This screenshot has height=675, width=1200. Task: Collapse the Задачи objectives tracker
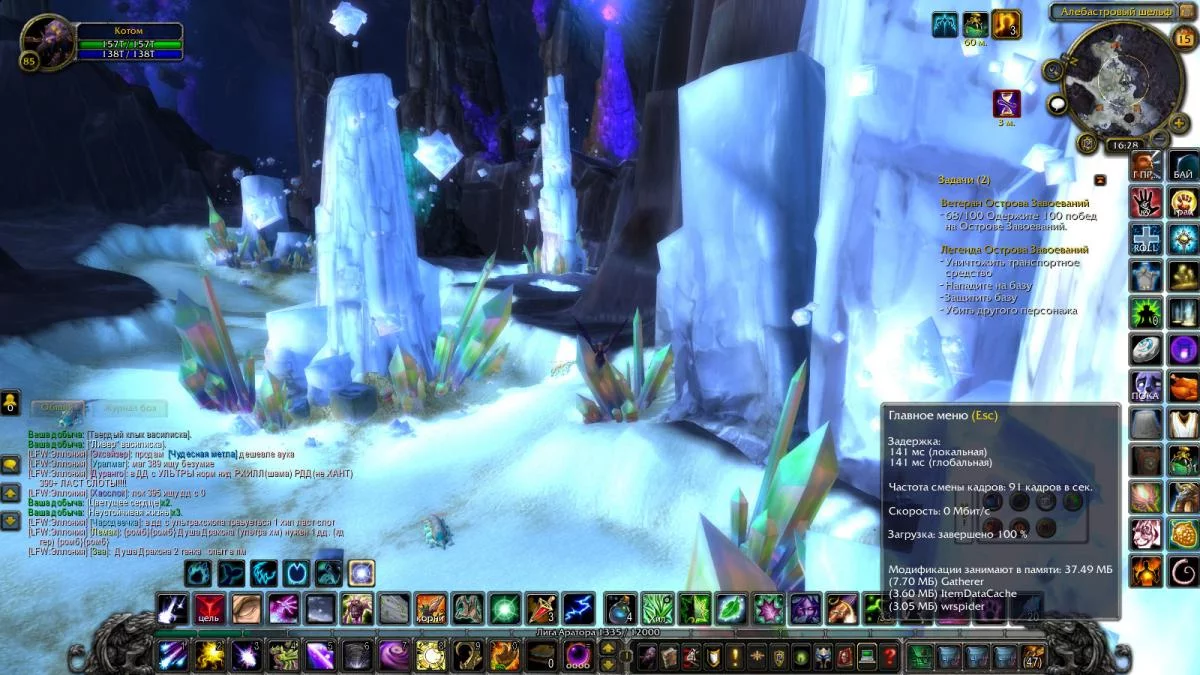click(x=1100, y=180)
